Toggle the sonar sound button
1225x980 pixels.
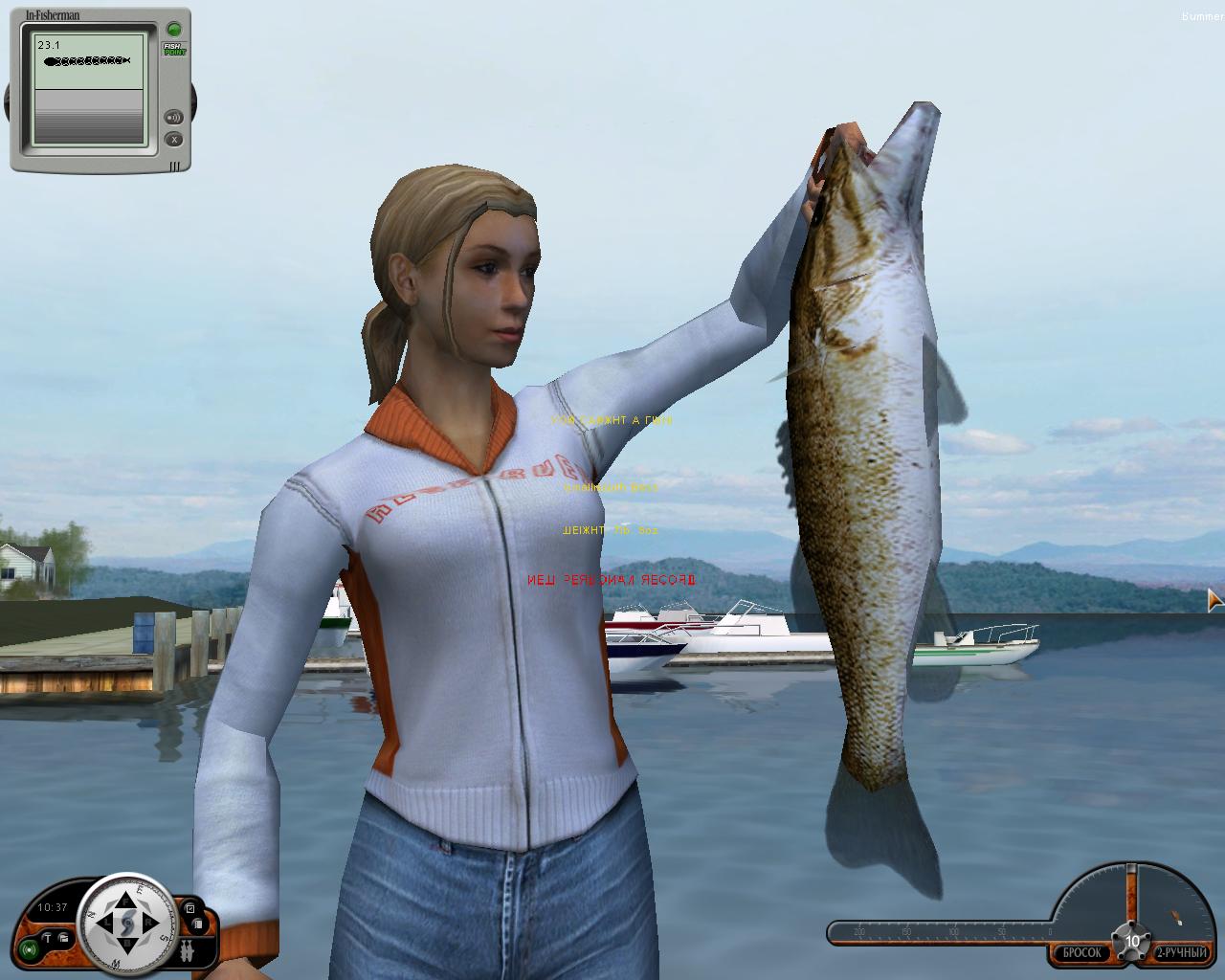pos(174,118)
